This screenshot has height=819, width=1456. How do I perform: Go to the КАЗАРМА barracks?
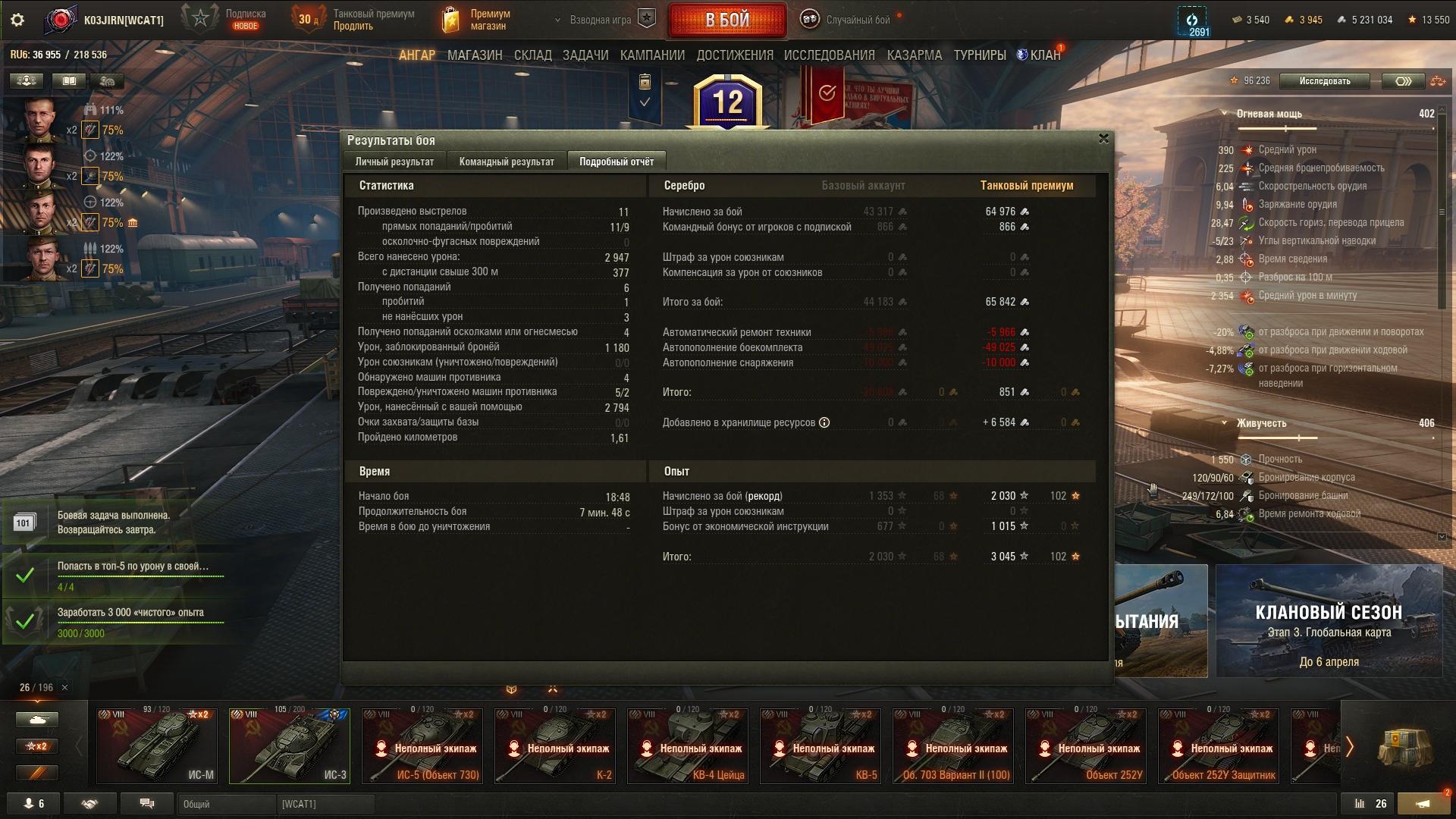click(x=914, y=55)
